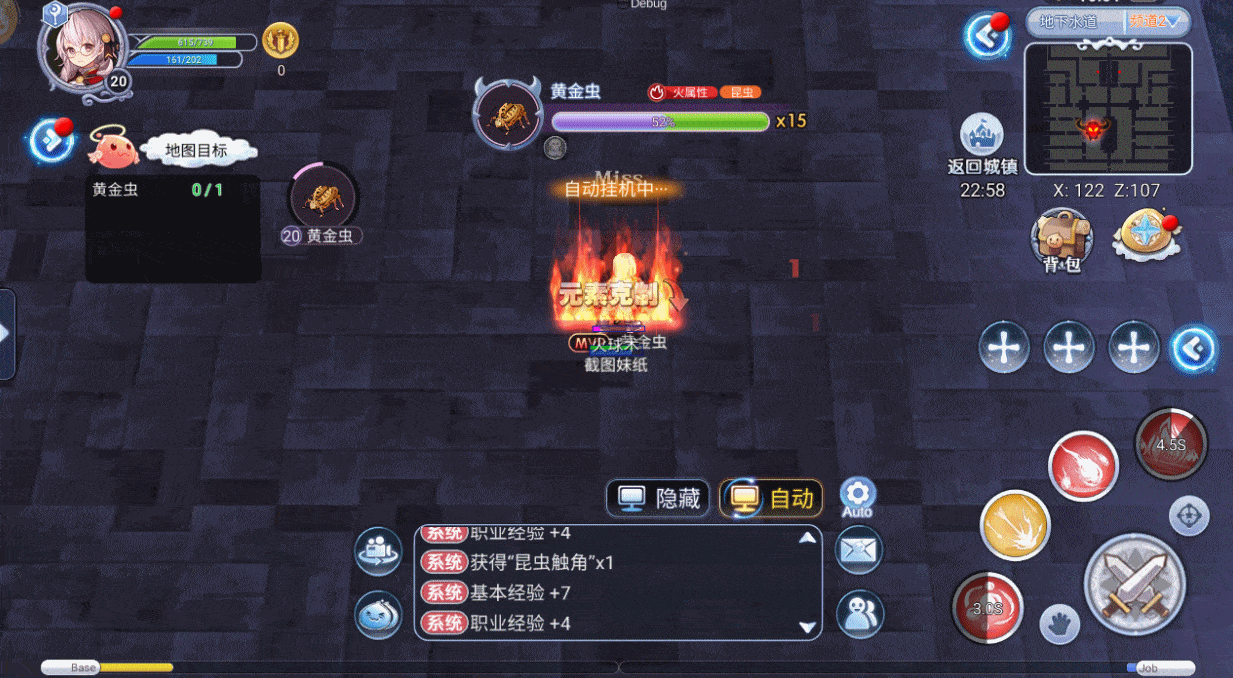Viewport: 1233px width, 678px height.
Task: Tap the crossed-swords basic attack button
Action: click(1134, 584)
